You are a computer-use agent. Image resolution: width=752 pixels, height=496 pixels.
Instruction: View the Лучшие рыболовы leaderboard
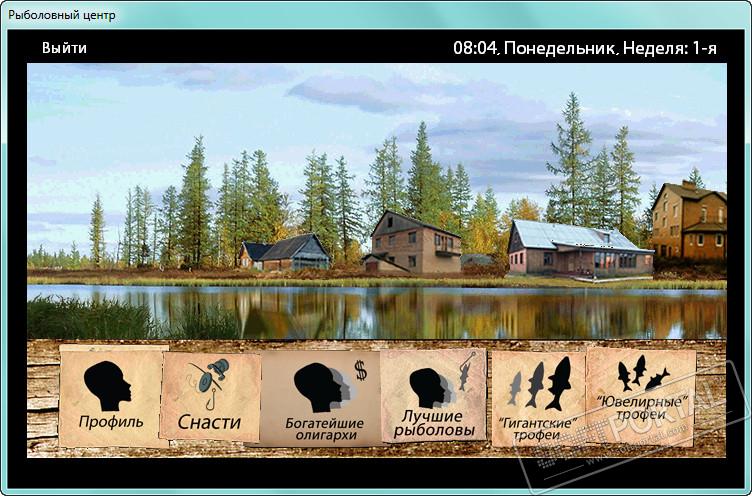pos(433,397)
